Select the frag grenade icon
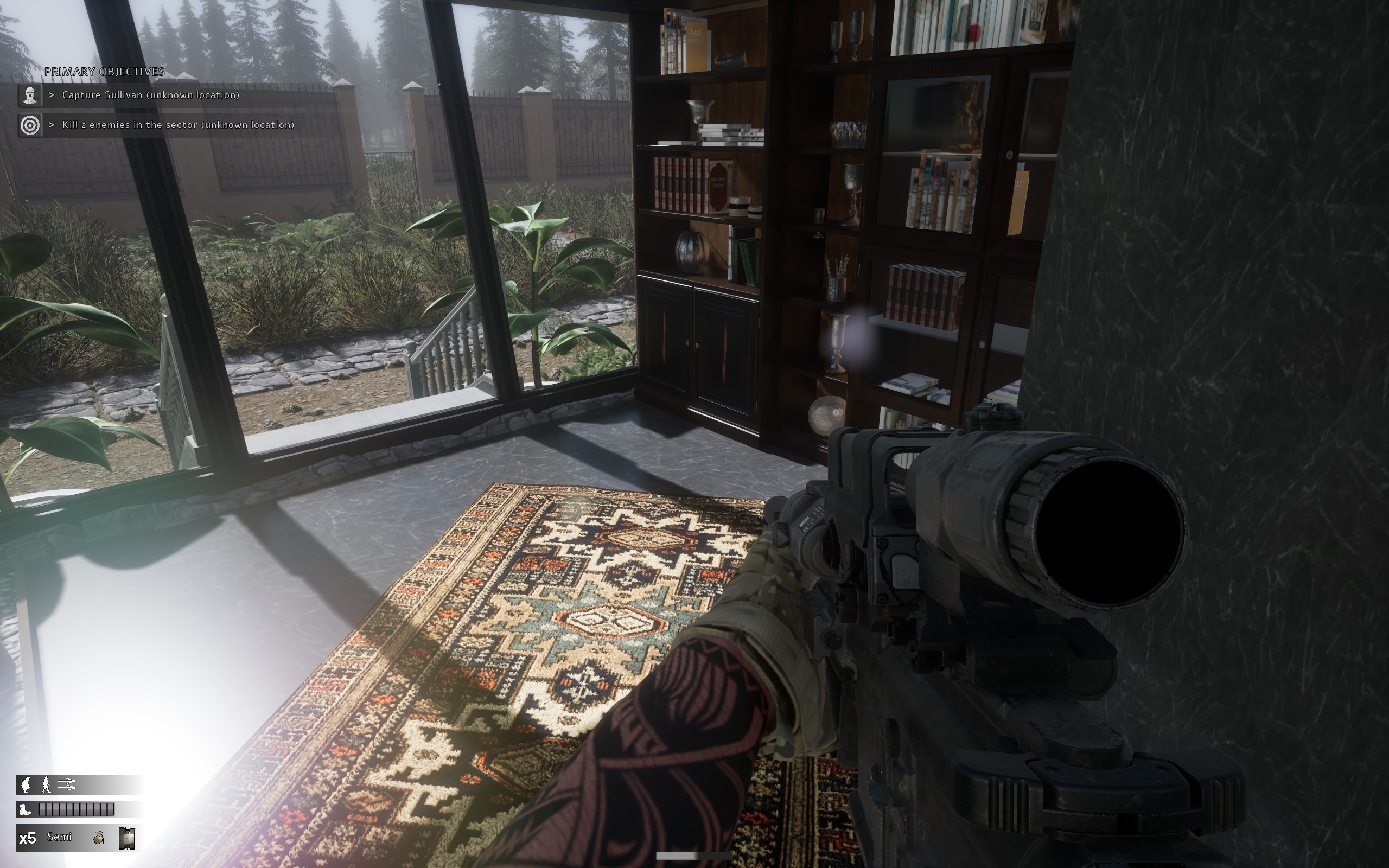The image size is (1389, 868). click(x=99, y=838)
